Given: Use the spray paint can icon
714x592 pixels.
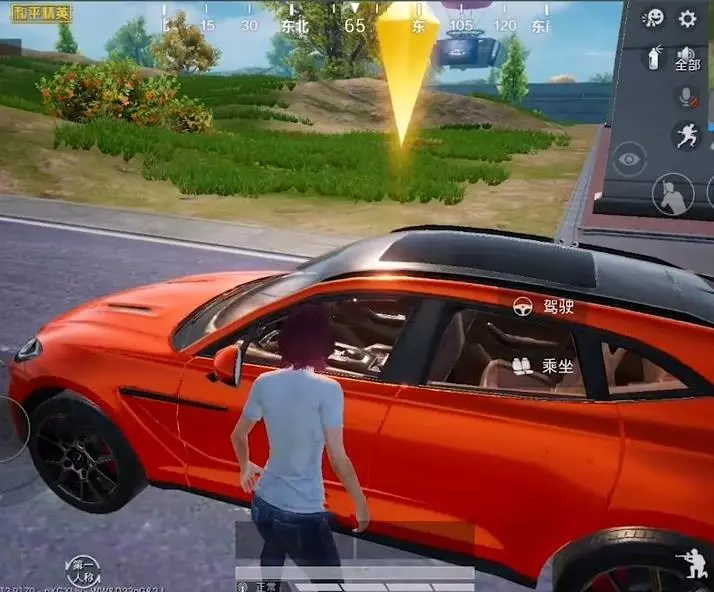Looking at the screenshot, I should pyautogui.click(x=654, y=58).
